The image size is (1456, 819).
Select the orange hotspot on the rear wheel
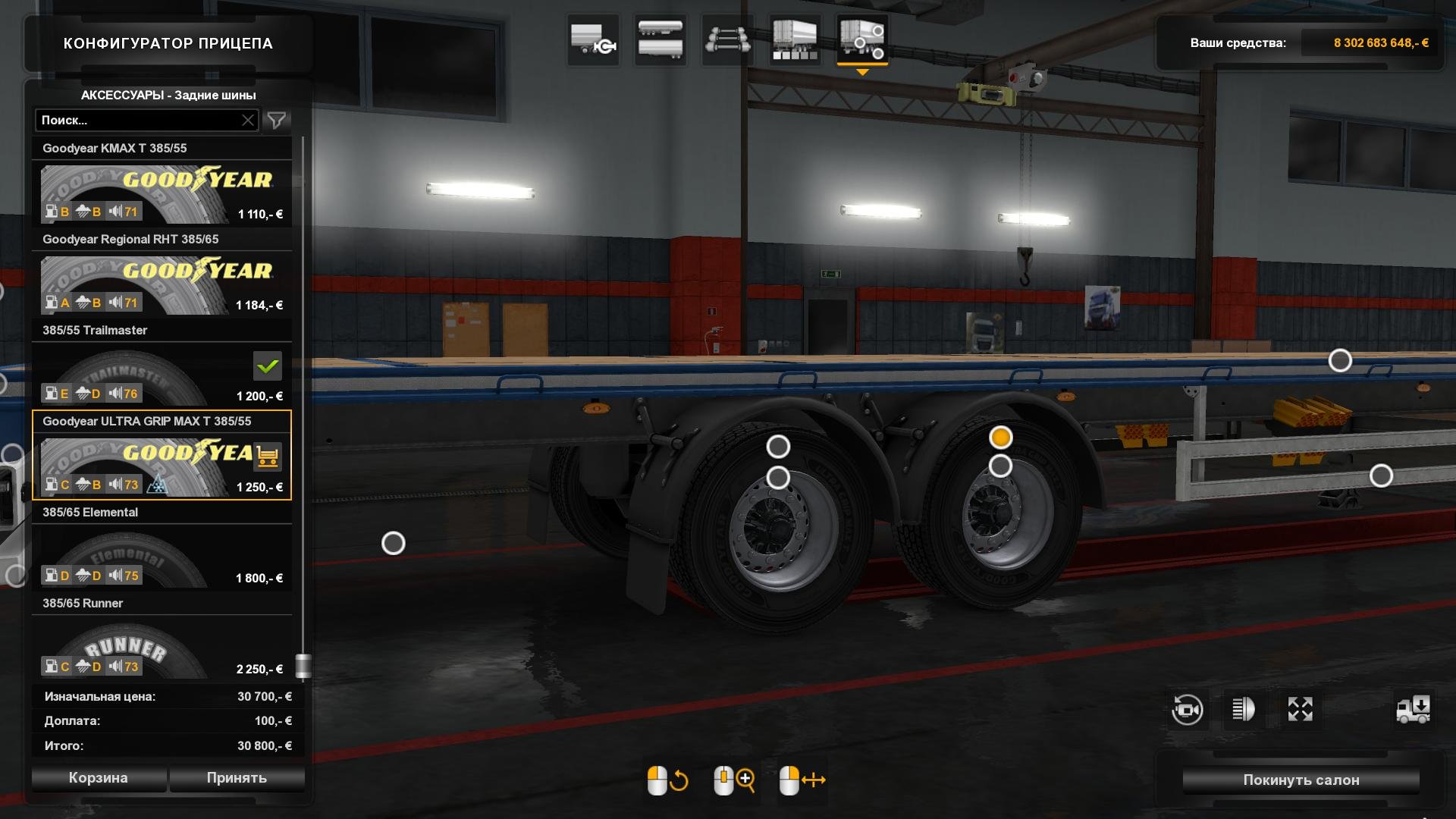(x=1002, y=438)
